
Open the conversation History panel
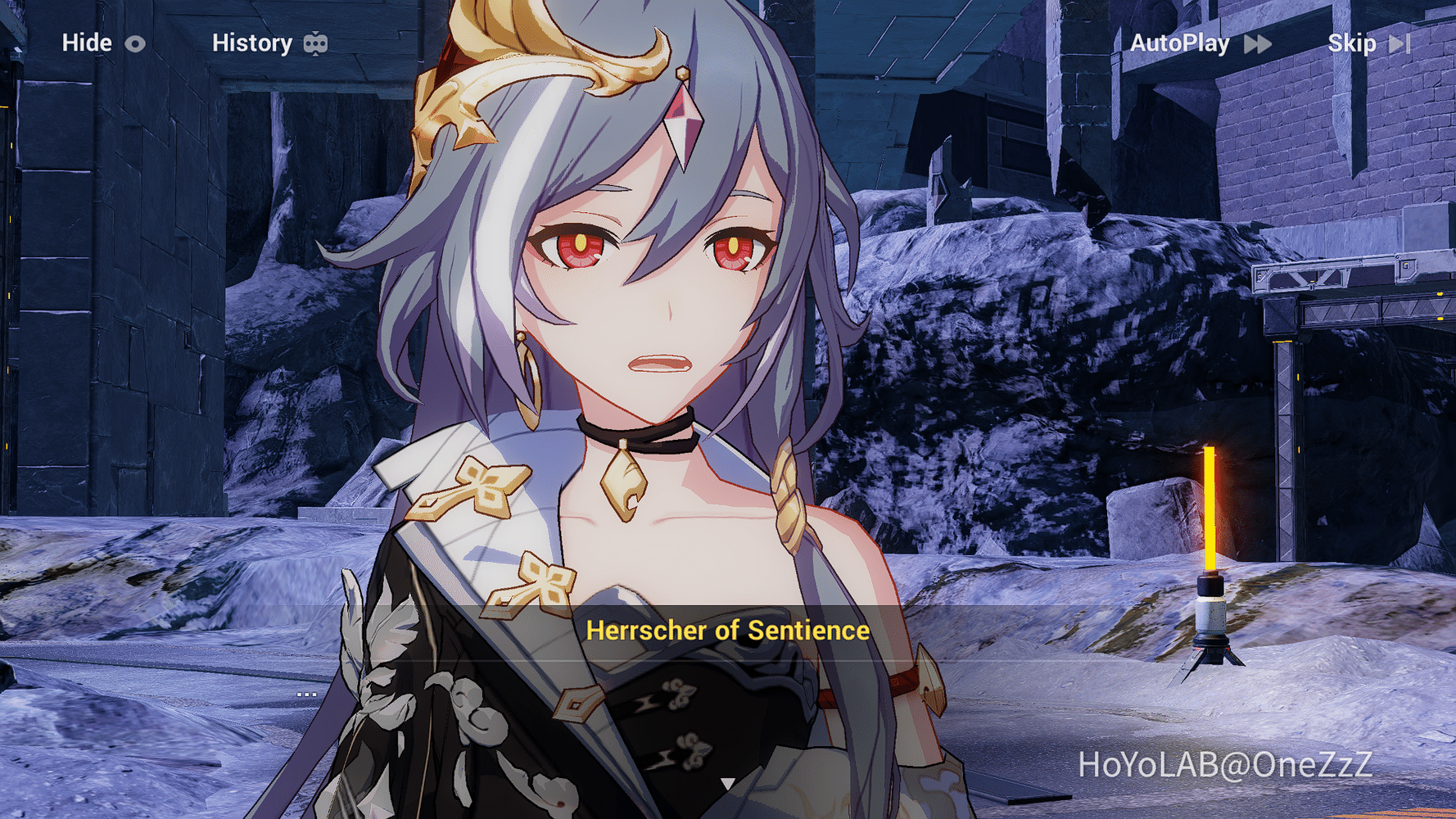(253, 43)
